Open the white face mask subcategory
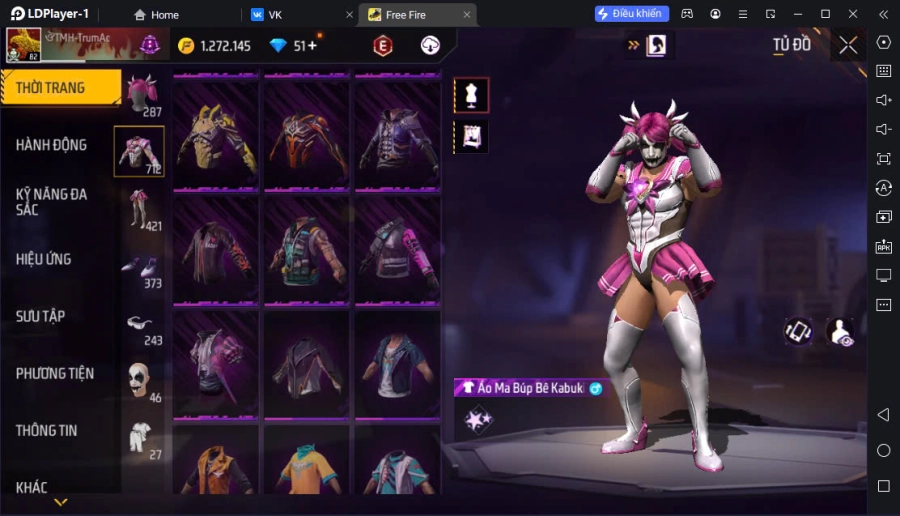Image resolution: width=900 pixels, height=516 pixels. tap(139, 381)
